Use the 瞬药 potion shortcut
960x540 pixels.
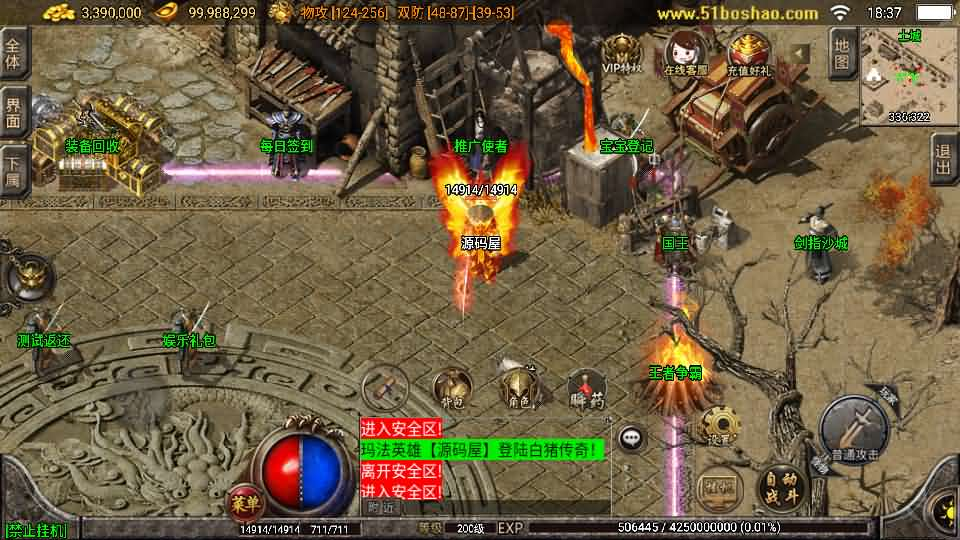pos(585,388)
